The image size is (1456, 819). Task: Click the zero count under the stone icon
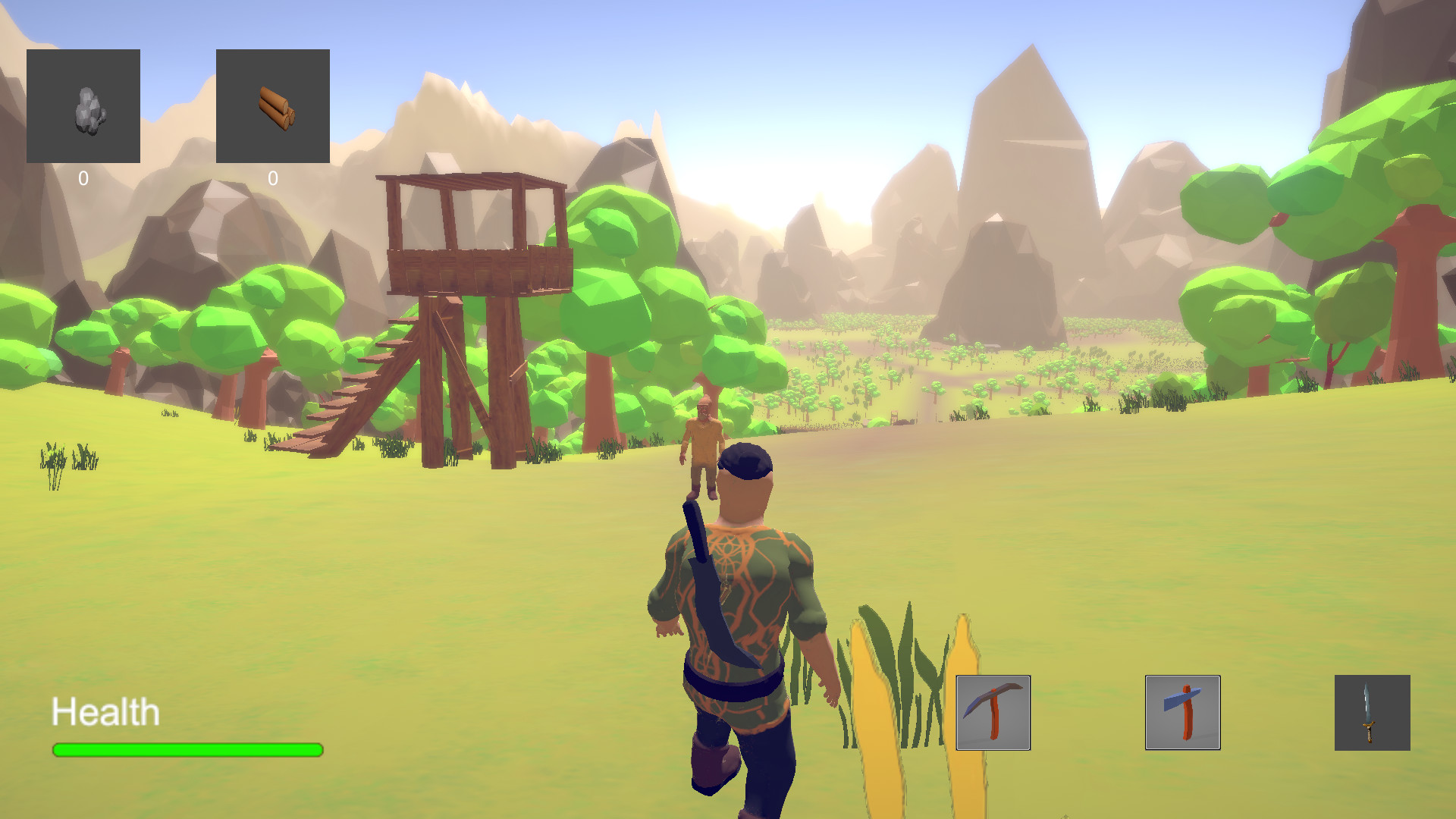[83, 177]
